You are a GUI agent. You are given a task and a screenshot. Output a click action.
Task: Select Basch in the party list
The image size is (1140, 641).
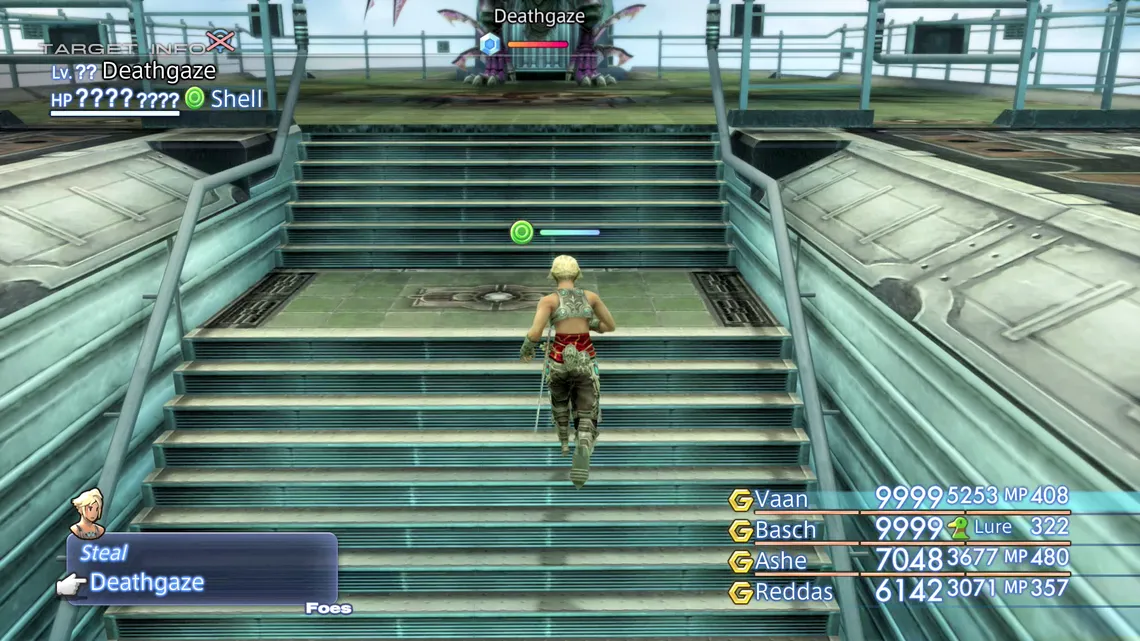click(x=785, y=530)
